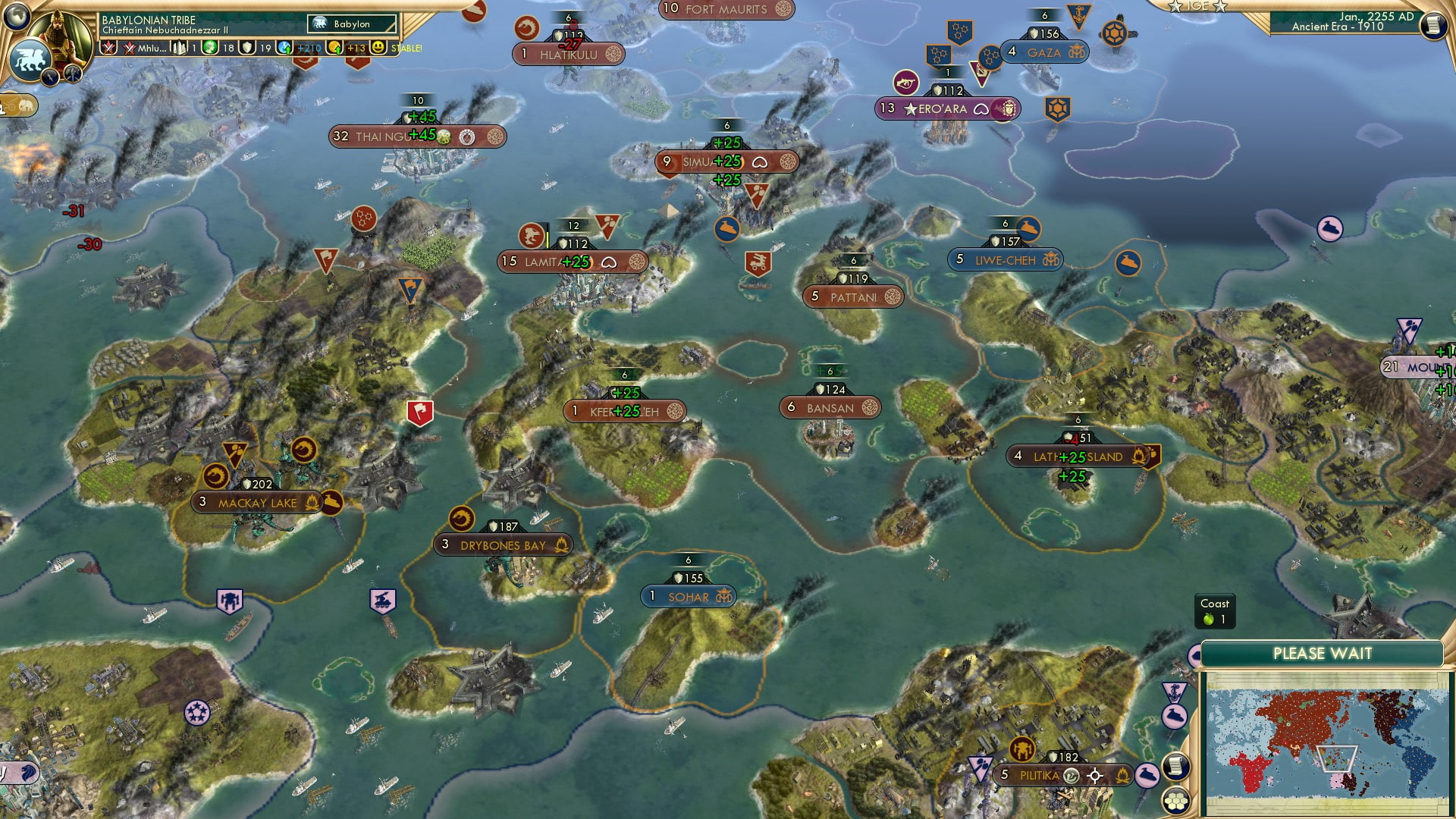The image size is (1456, 819).
Task: Click the scroll icon above the minimap
Action: [x=1177, y=767]
